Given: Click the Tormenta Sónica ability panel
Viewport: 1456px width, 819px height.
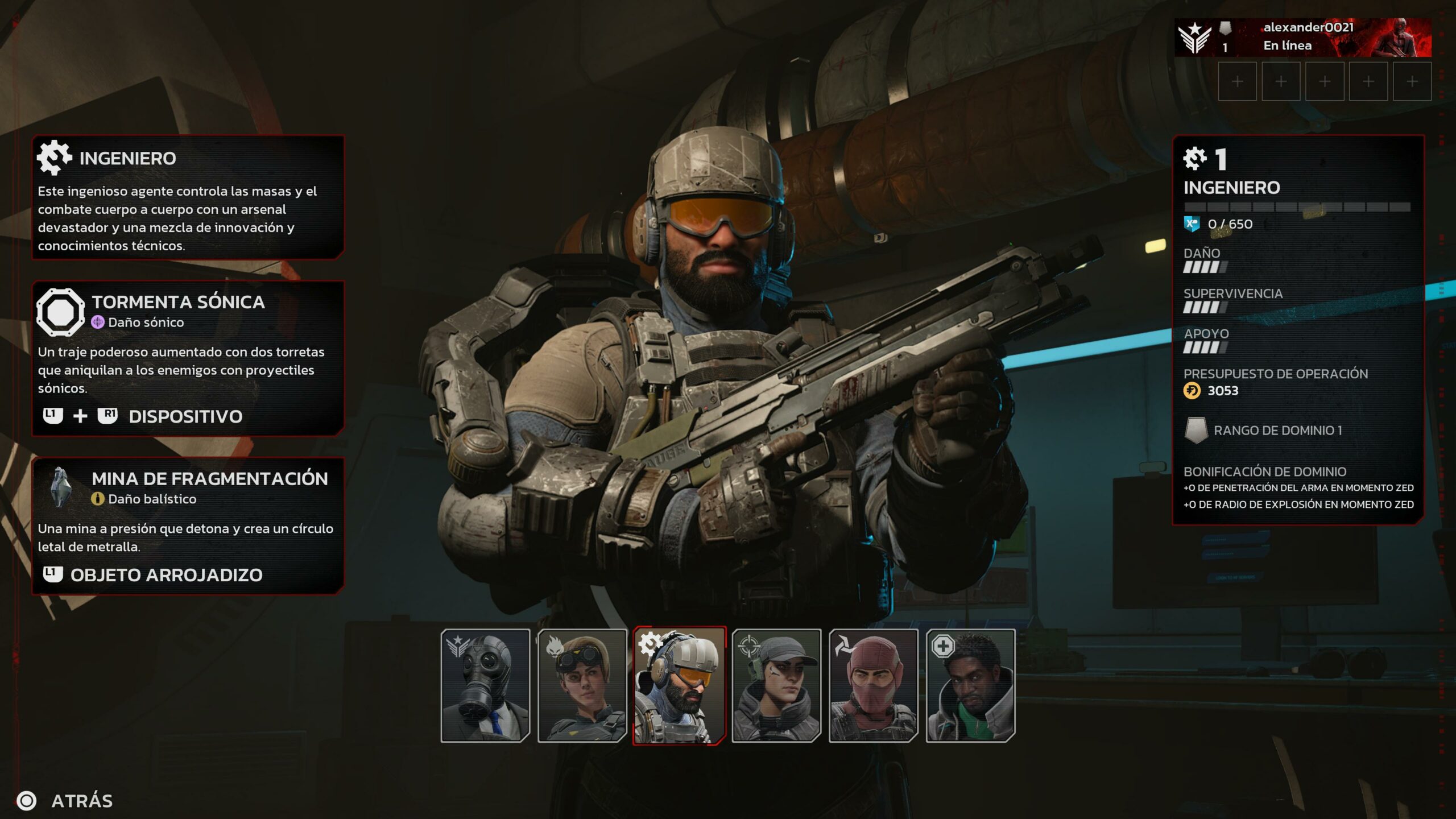Looking at the screenshot, I should [188, 358].
